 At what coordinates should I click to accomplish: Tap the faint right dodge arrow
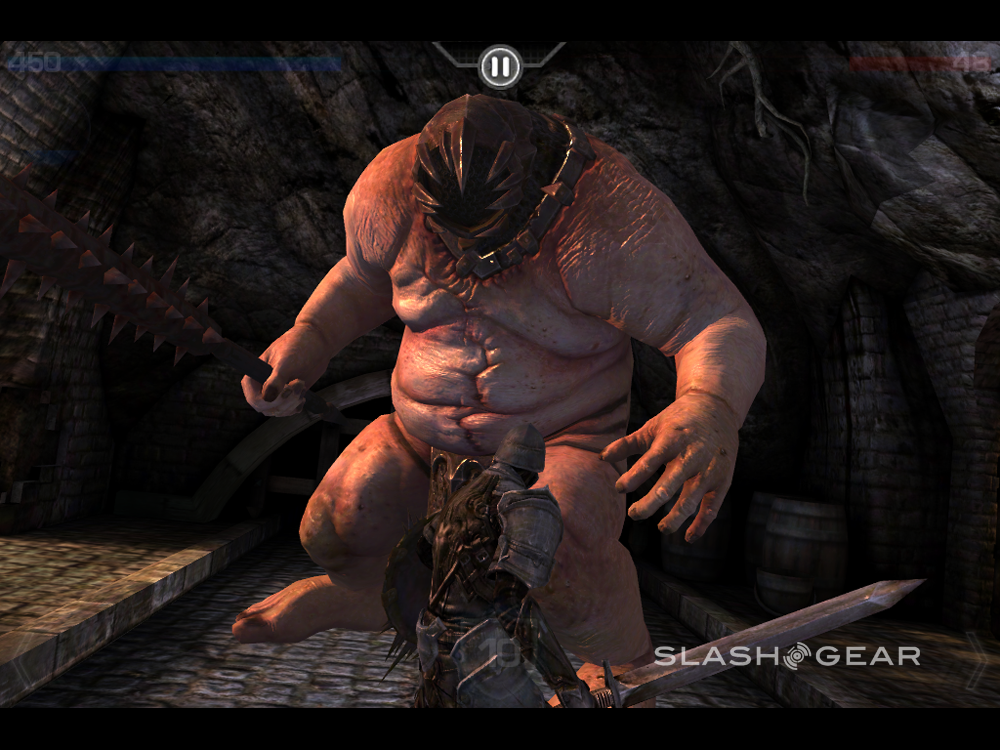[976, 659]
